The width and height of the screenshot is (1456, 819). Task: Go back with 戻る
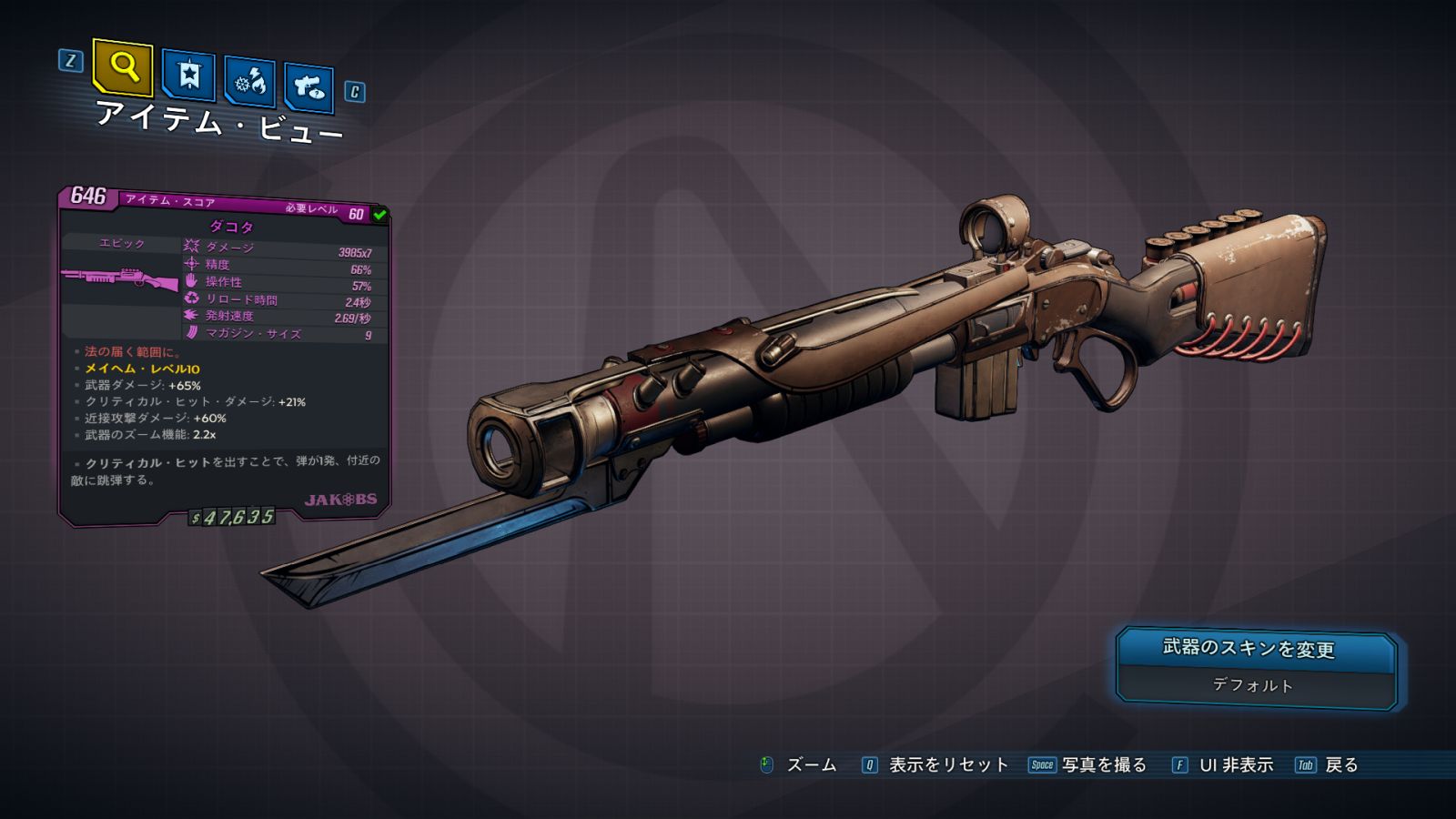(1328, 765)
